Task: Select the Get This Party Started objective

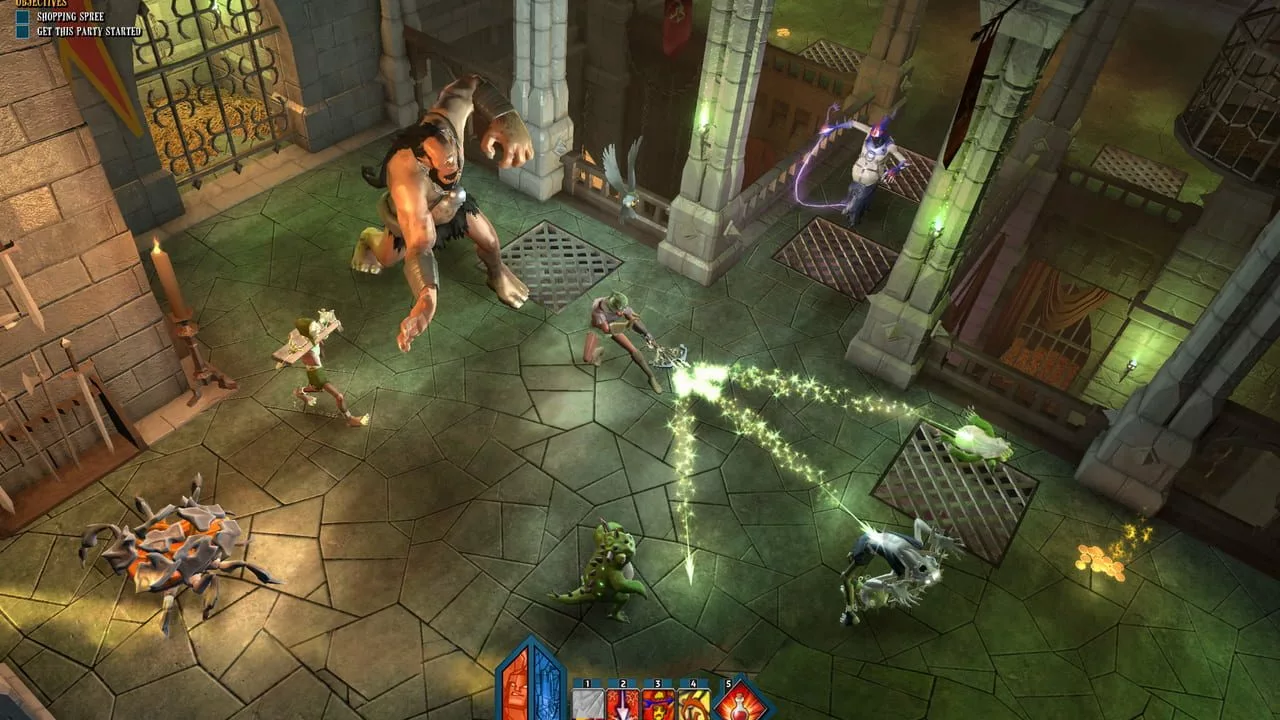Action: [x=88, y=32]
